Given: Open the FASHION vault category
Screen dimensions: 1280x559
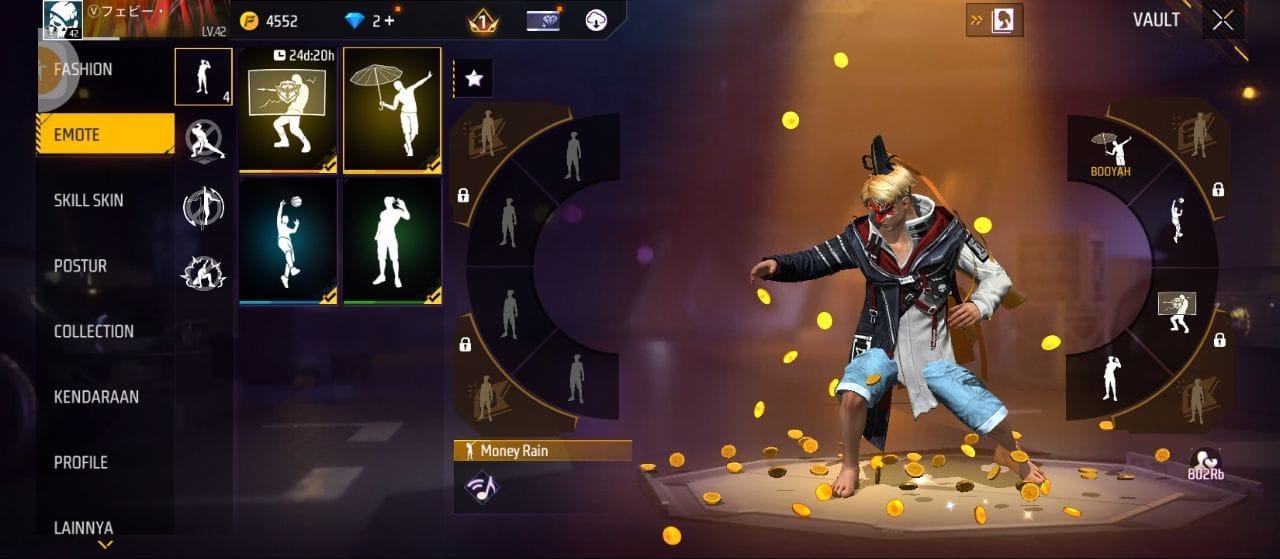Looking at the screenshot, I should coord(84,70).
